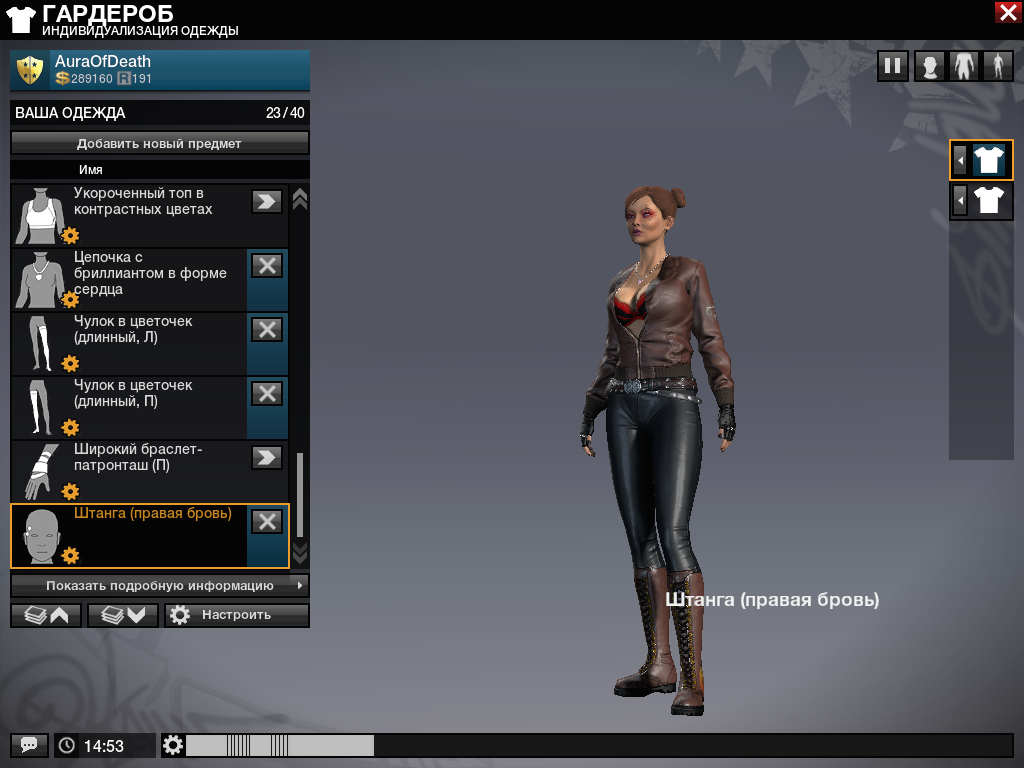This screenshot has width=1024, height=768.
Task: Click "Добавить новый предмет" button
Action: [160, 143]
